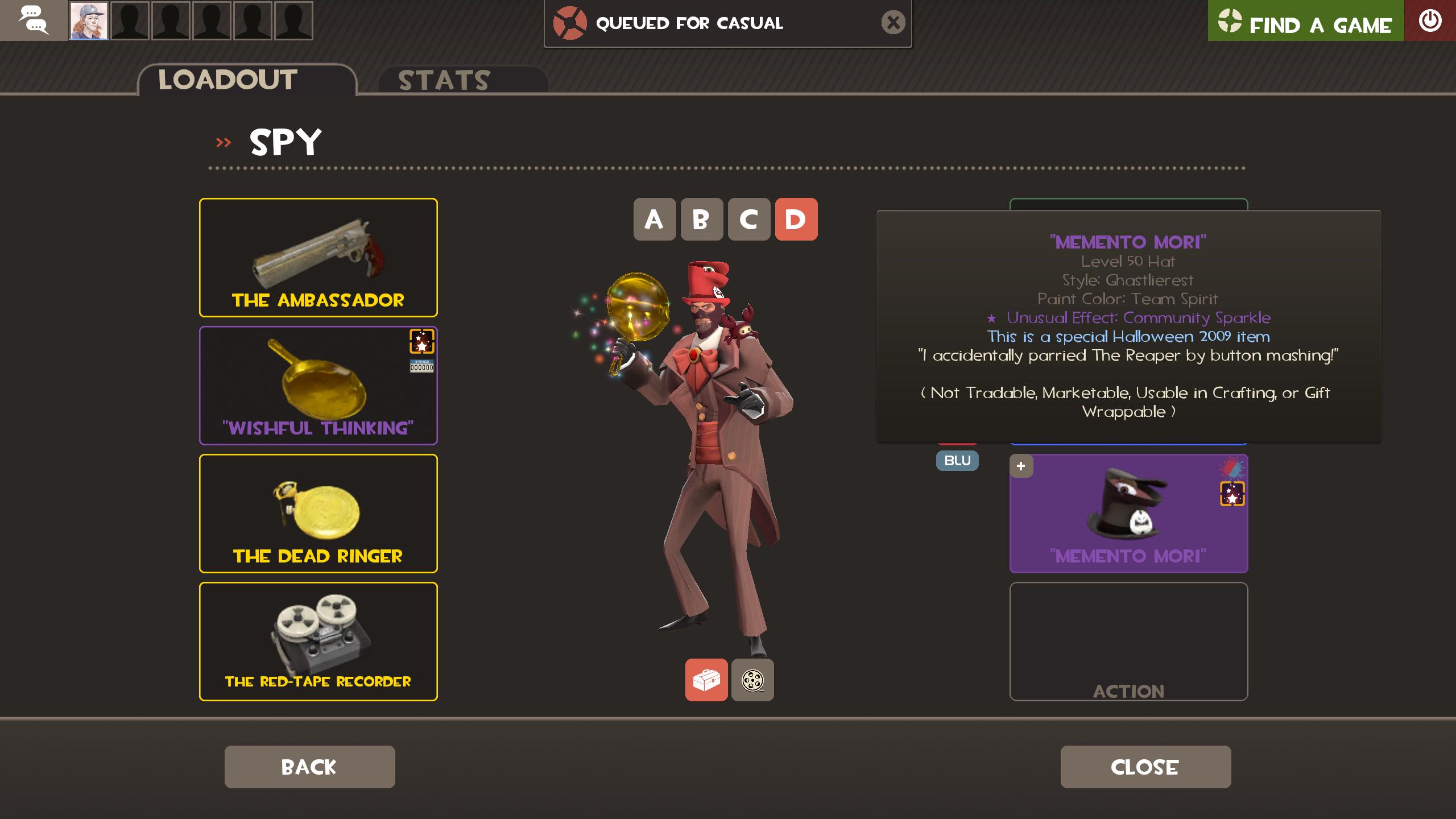Screen dimensions: 1456x819
Task: Choose loadout preset A
Action: (x=654, y=220)
